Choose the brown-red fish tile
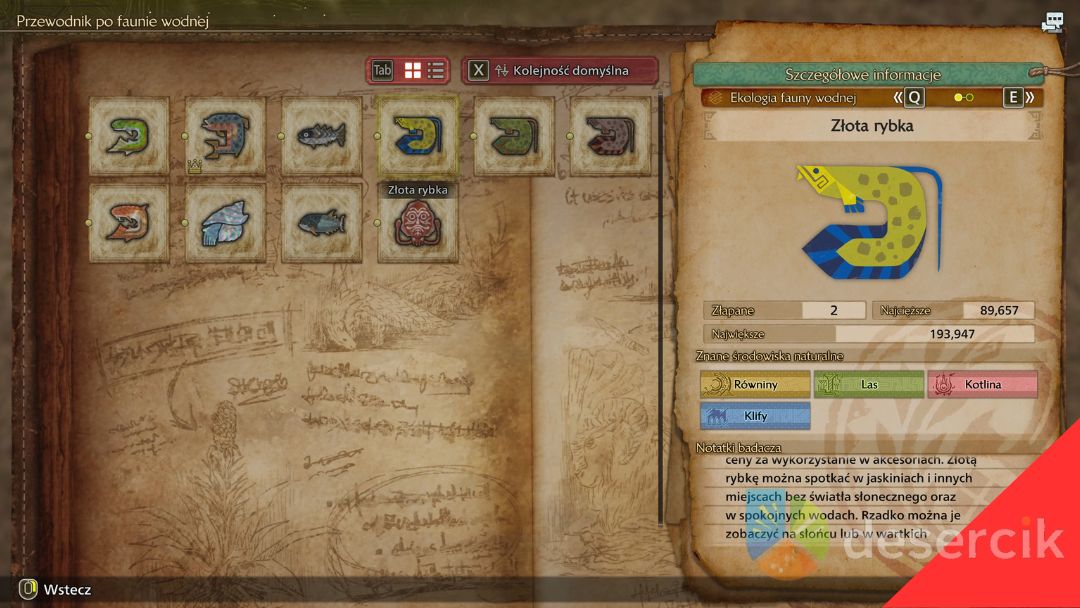The height and width of the screenshot is (608, 1080). coord(610,136)
